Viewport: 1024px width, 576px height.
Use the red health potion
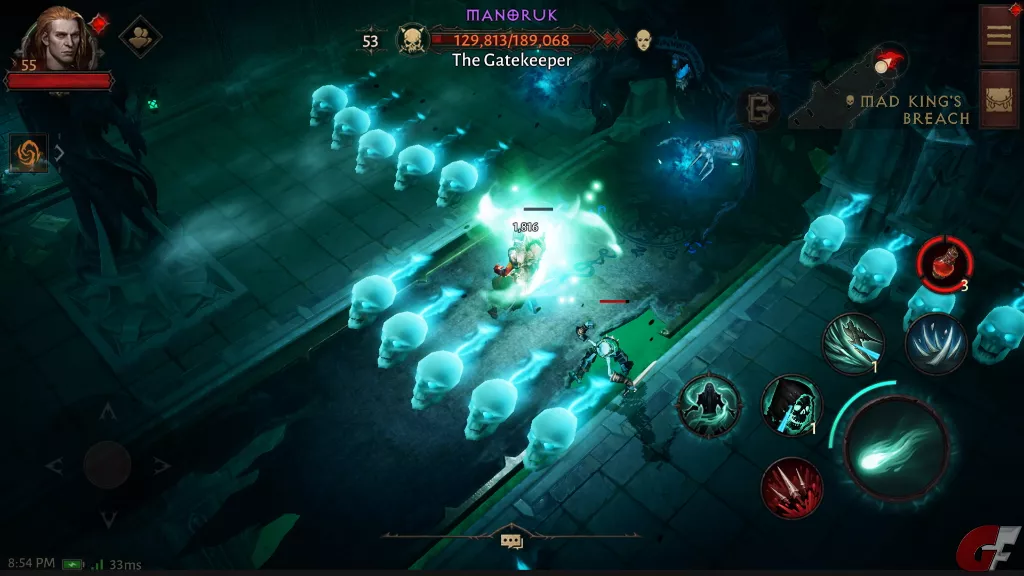click(x=944, y=265)
